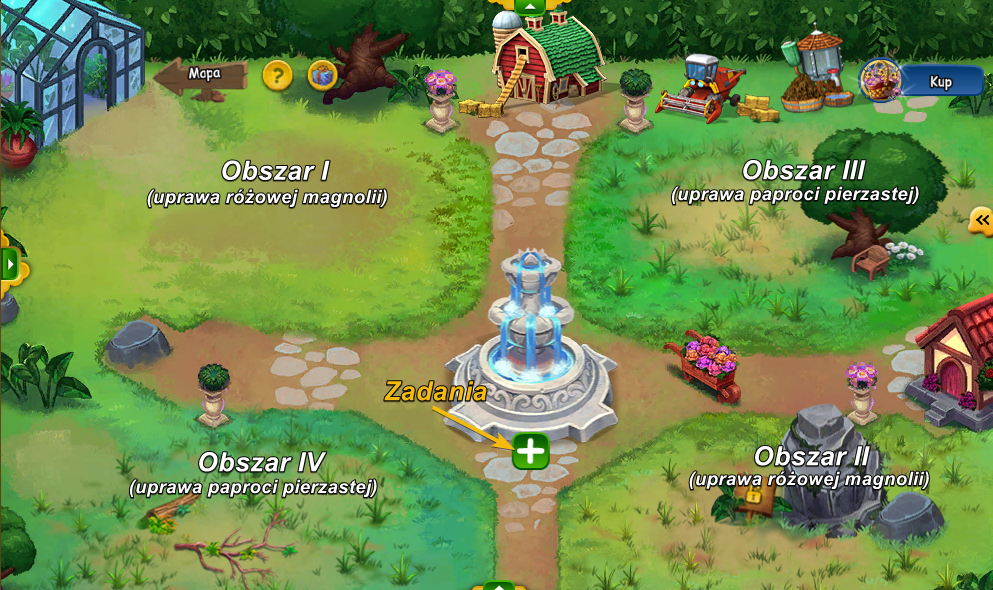Expand the green arrow tab on left edge
993x590 pixels.
click(x=10, y=265)
